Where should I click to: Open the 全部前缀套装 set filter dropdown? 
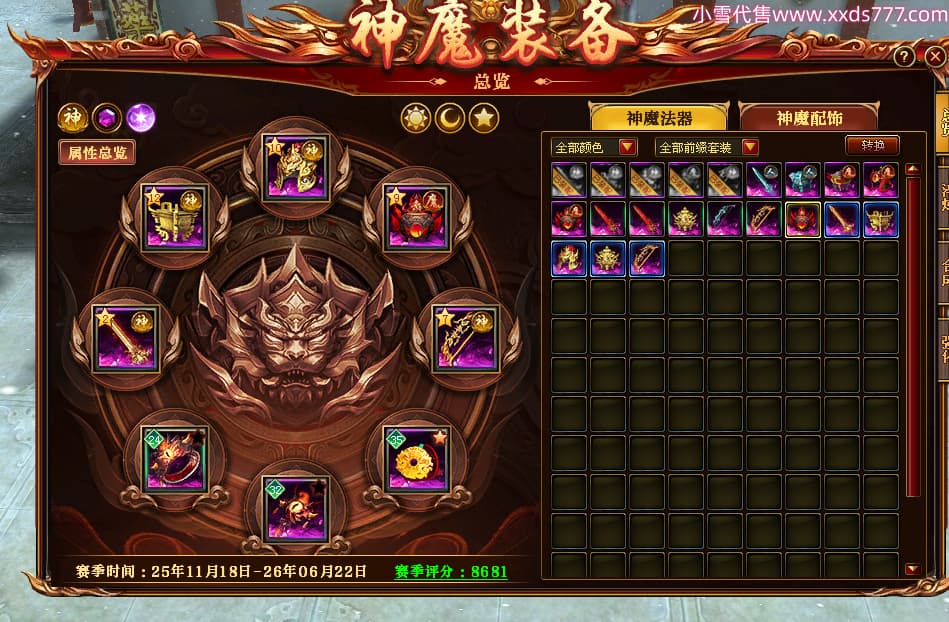(706, 148)
